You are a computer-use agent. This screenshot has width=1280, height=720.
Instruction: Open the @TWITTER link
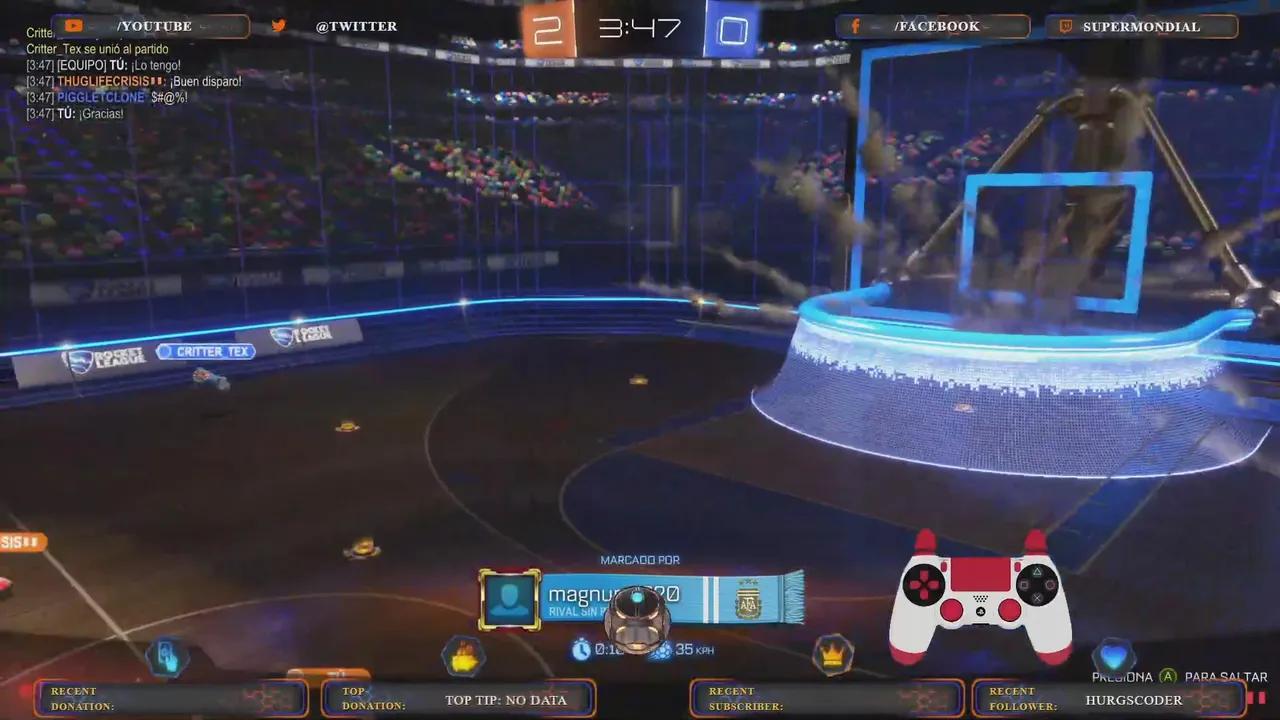pos(356,26)
